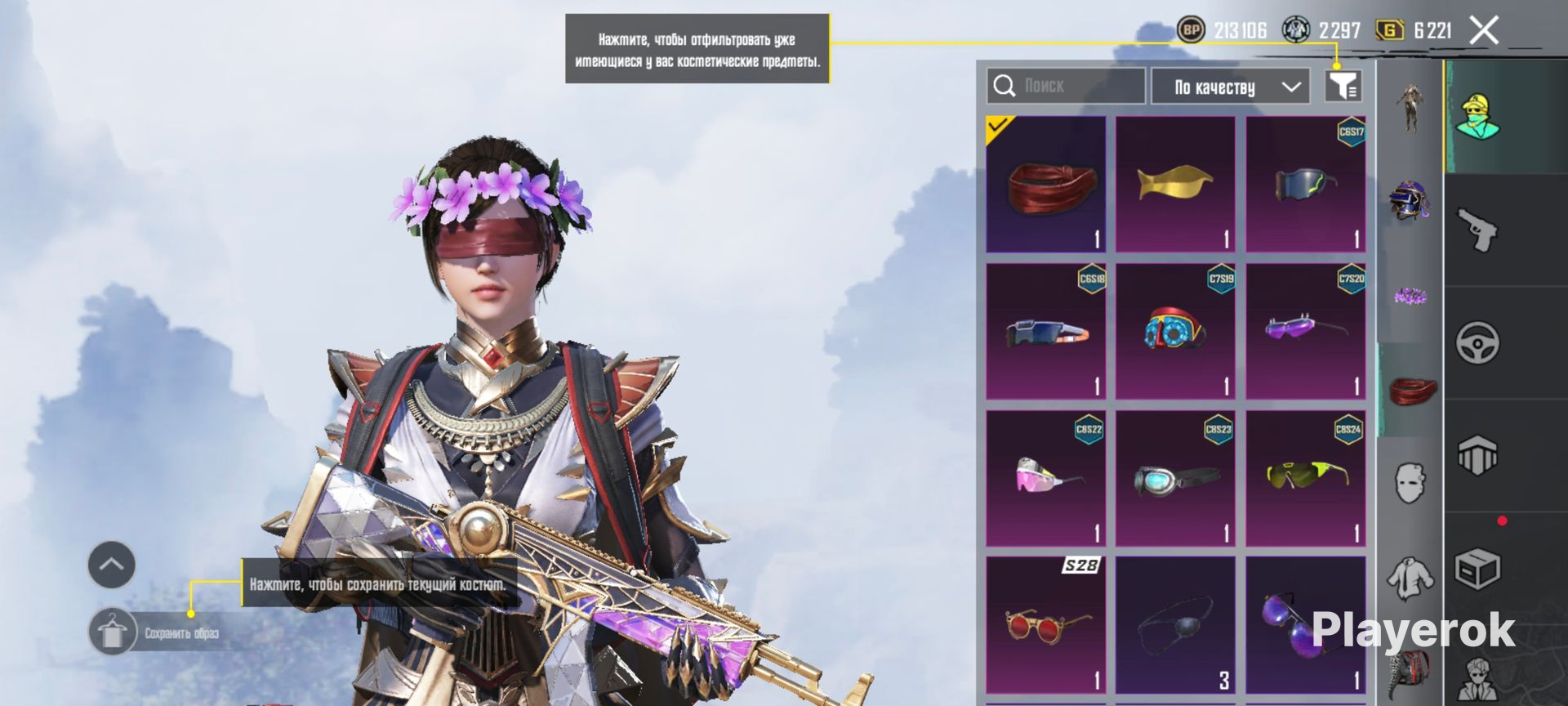Select the C6S17 visor glasses
Image resolution: width=1568 pixels, height=706 pixels.
pos(1305,185)
